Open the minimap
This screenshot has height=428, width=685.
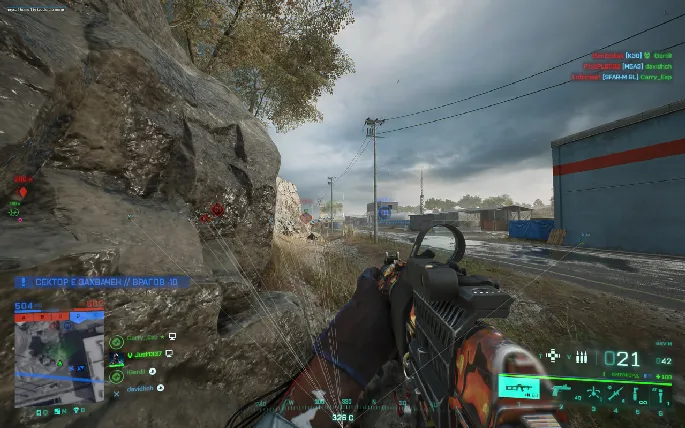tap(59, 353)
